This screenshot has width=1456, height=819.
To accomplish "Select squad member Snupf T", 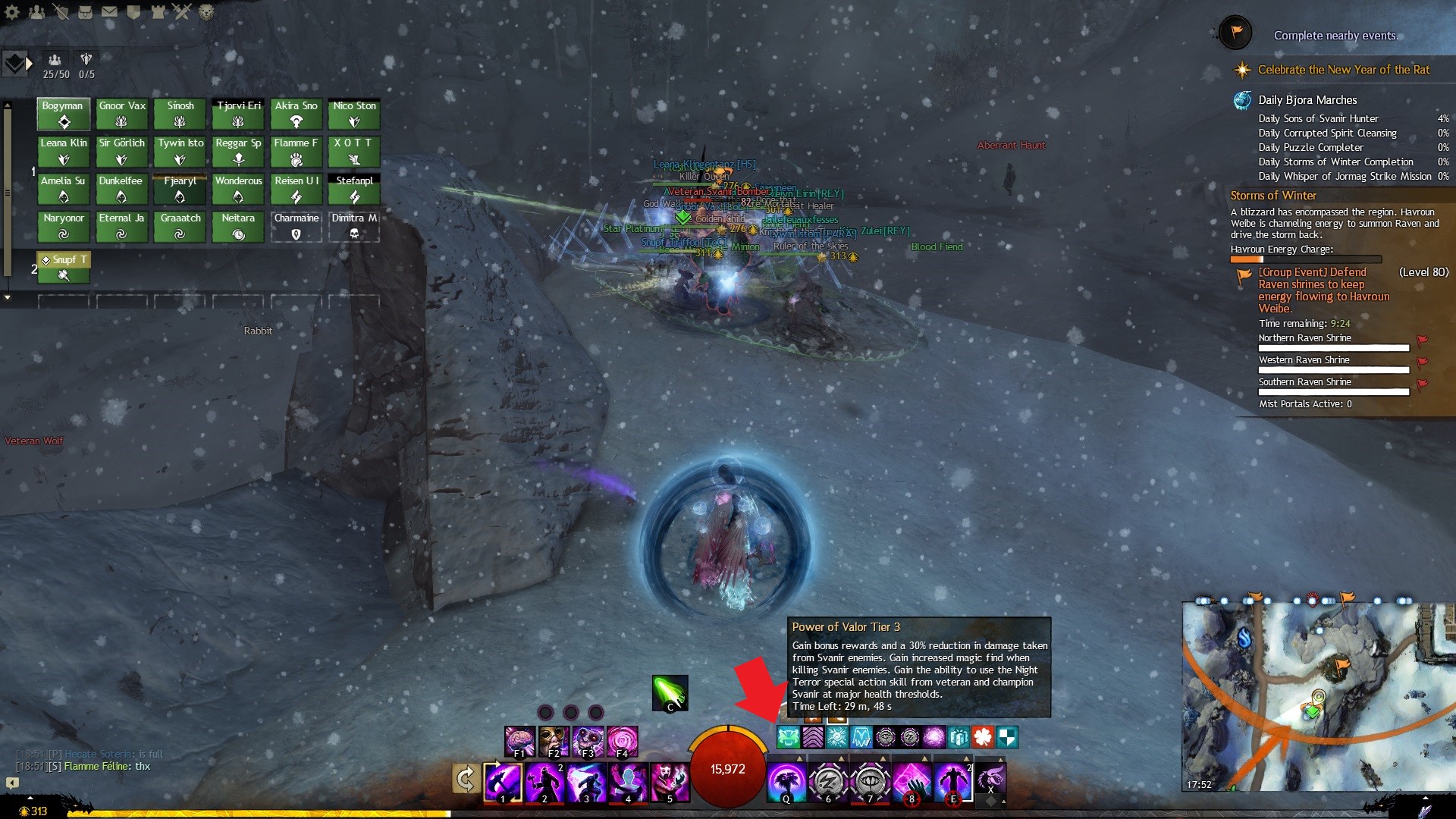I will click(64, 268).
